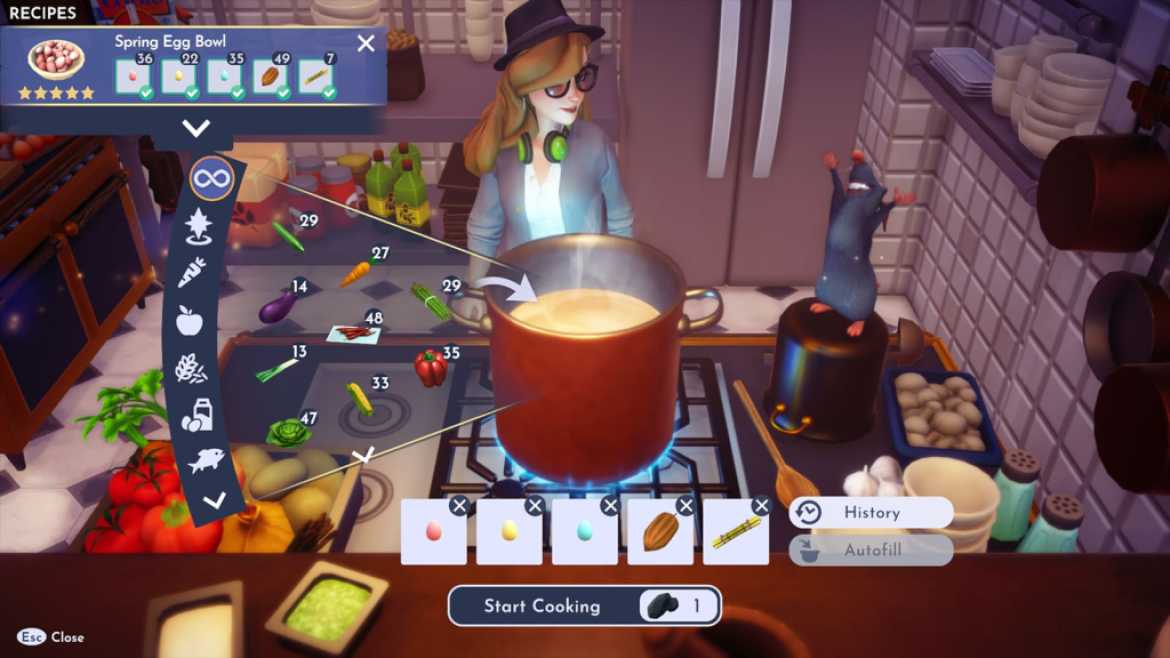
Task: Switch to the carrot vegetables filter
Action: tap(191, 272)
